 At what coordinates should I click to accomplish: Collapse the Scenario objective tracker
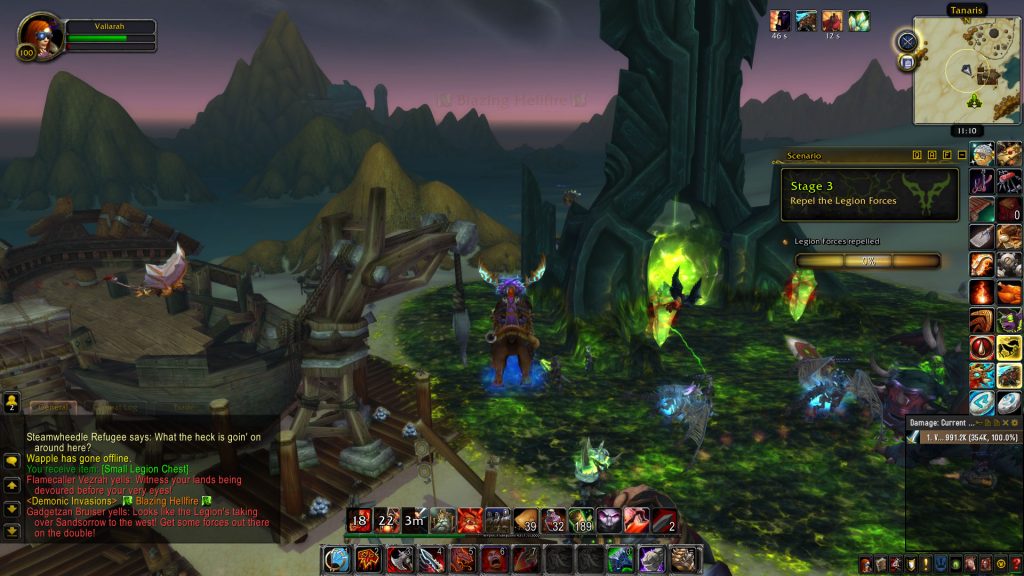pos(961,155)
